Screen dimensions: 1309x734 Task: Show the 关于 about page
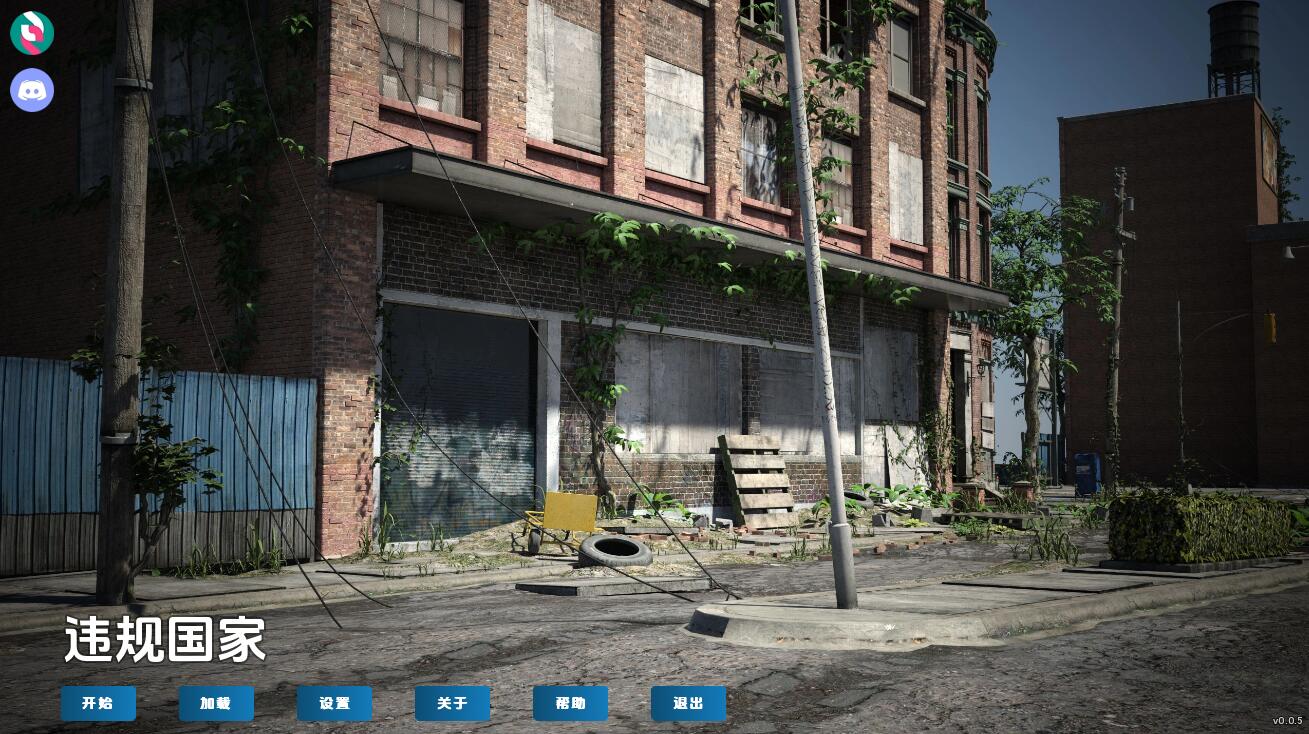(x=452, y=703)
